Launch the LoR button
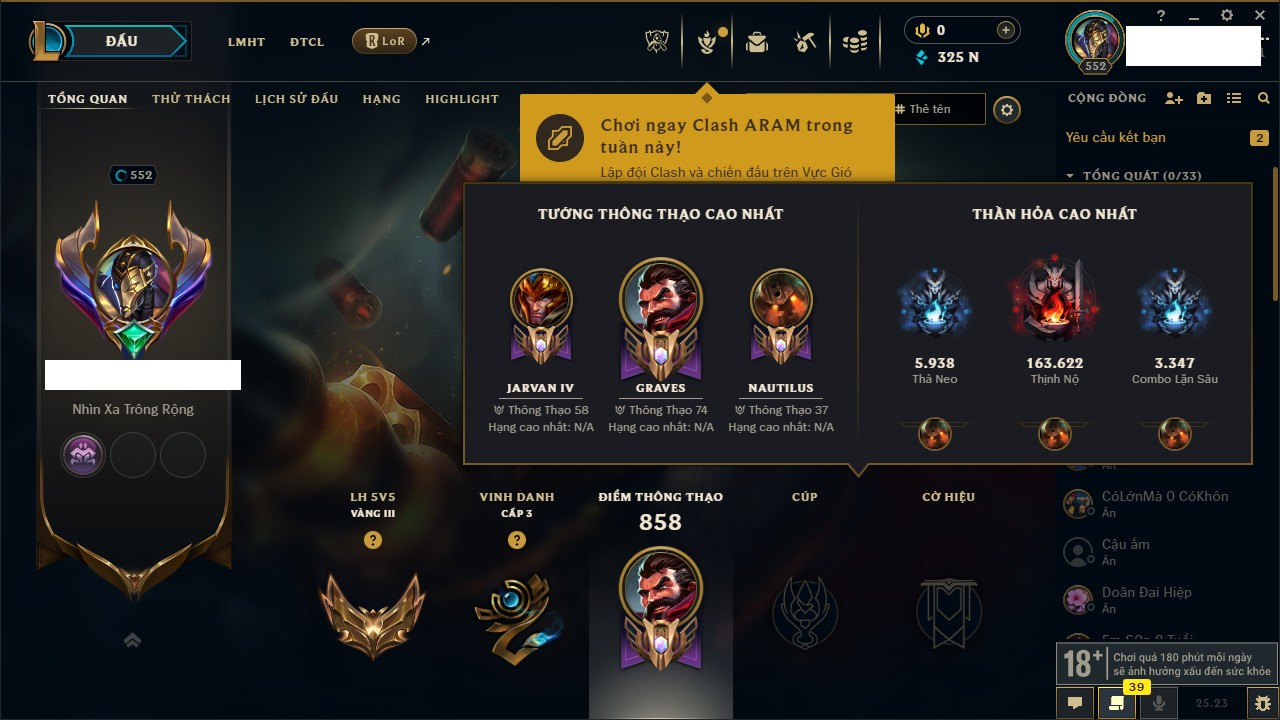This screenshot has height=720, width=1280. click(x=384, y=41)
